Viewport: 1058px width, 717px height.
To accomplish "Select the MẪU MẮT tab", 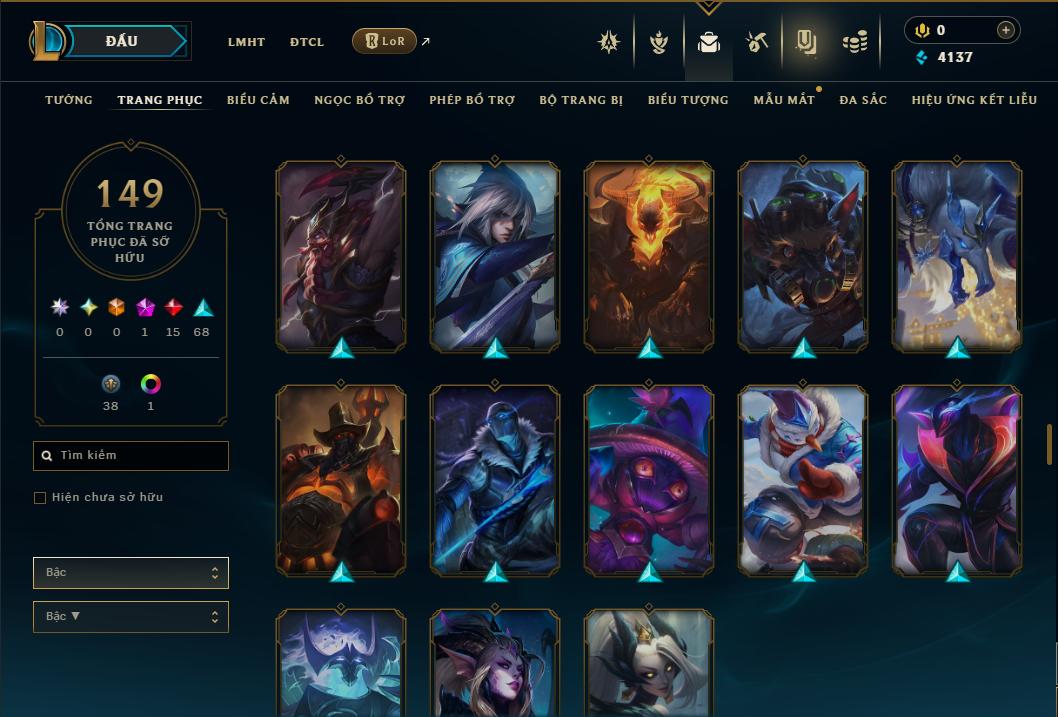I will coord(784,100).
